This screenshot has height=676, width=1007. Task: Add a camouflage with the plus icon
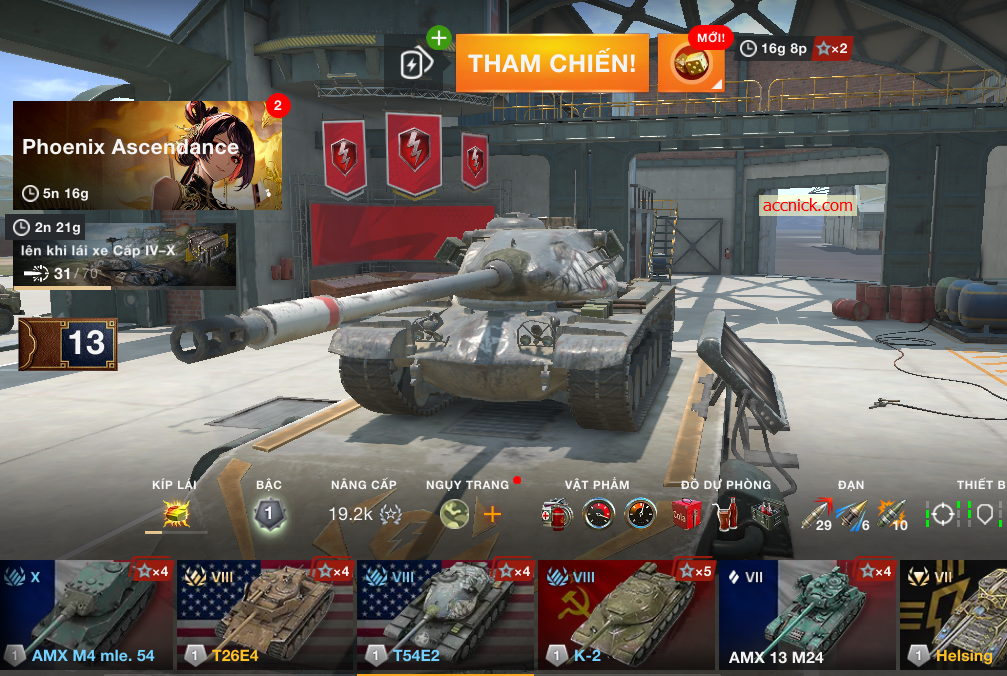pos(492,514)
